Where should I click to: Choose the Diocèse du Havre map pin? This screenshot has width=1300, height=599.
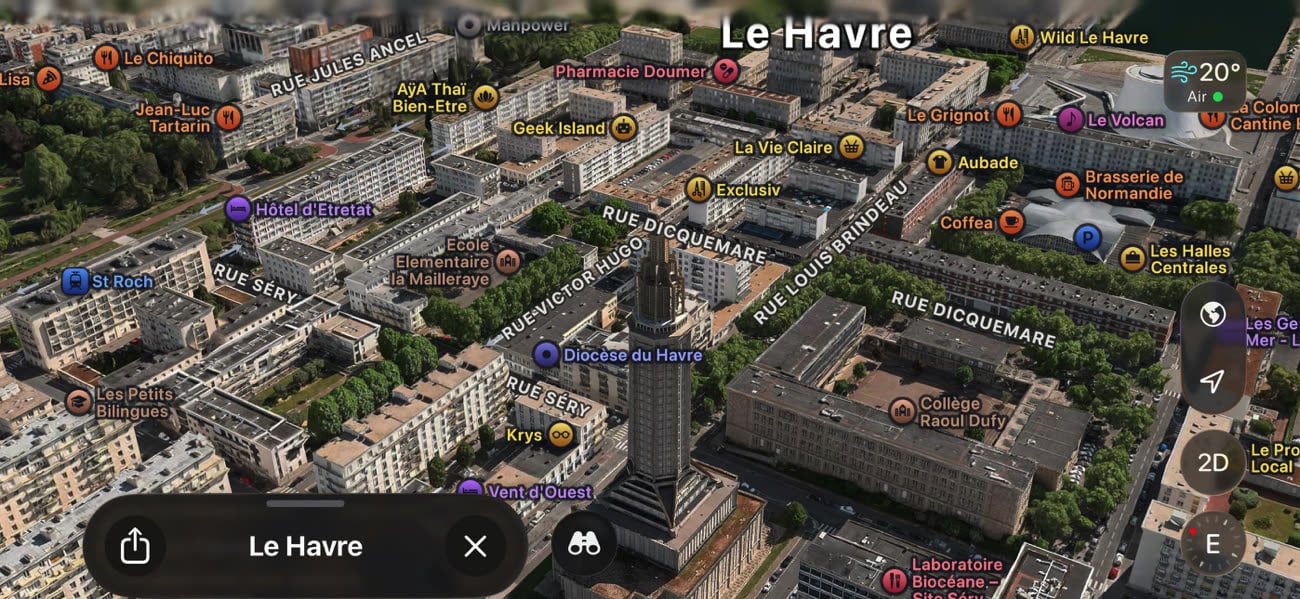(x=546, y=354)
